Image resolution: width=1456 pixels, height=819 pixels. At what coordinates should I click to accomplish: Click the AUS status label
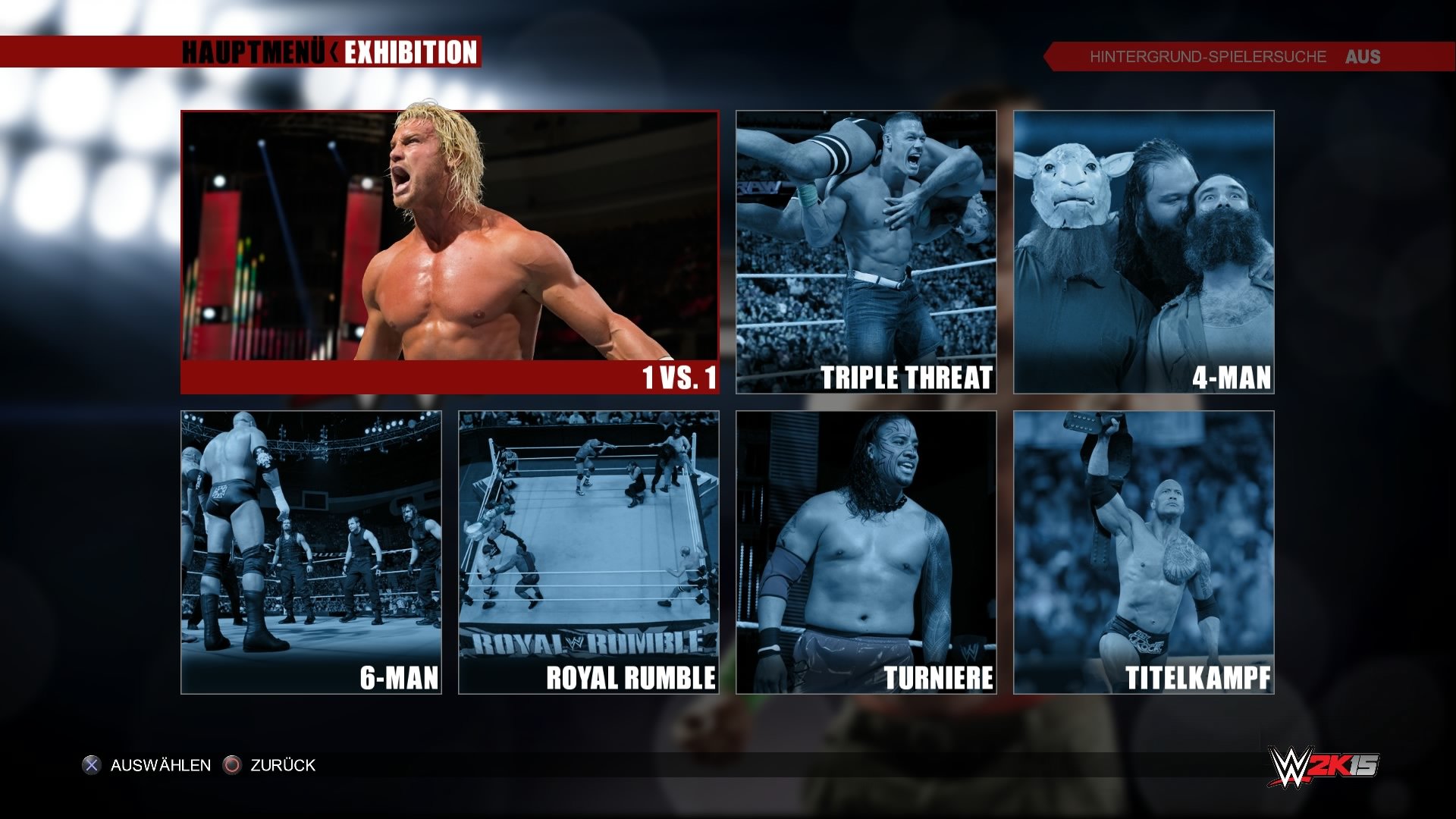click(1361, 56)
